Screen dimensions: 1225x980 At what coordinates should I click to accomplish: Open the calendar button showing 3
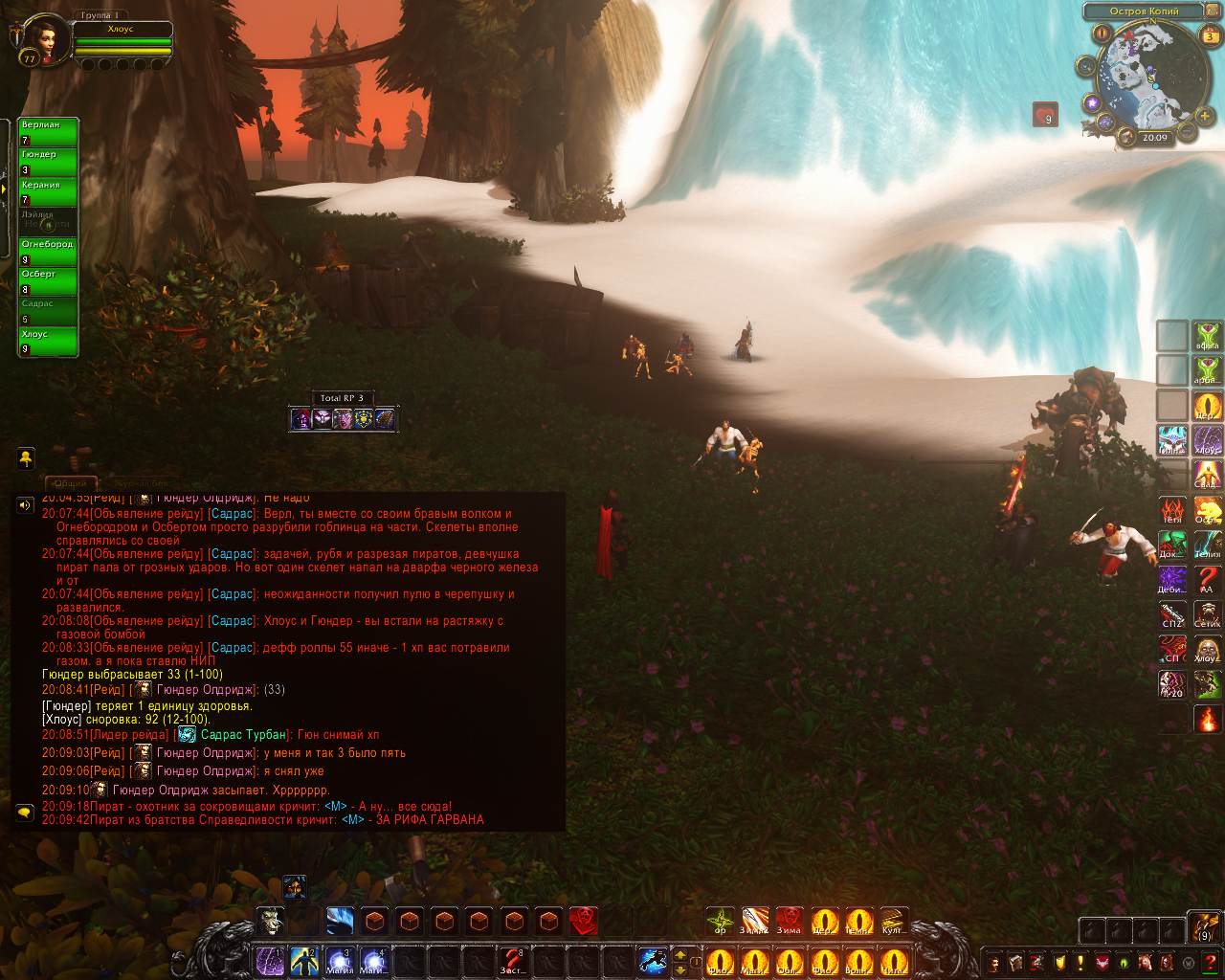pos(1210,36)
